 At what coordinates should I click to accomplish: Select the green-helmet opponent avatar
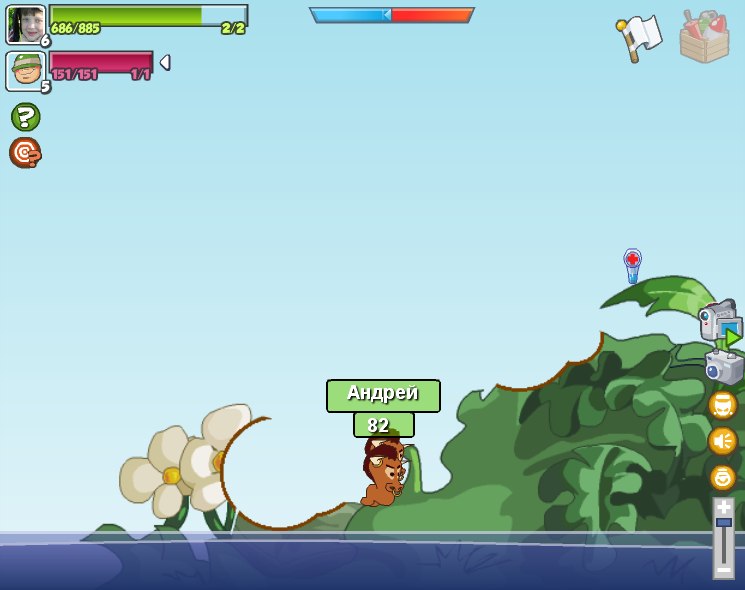(25, 71)
